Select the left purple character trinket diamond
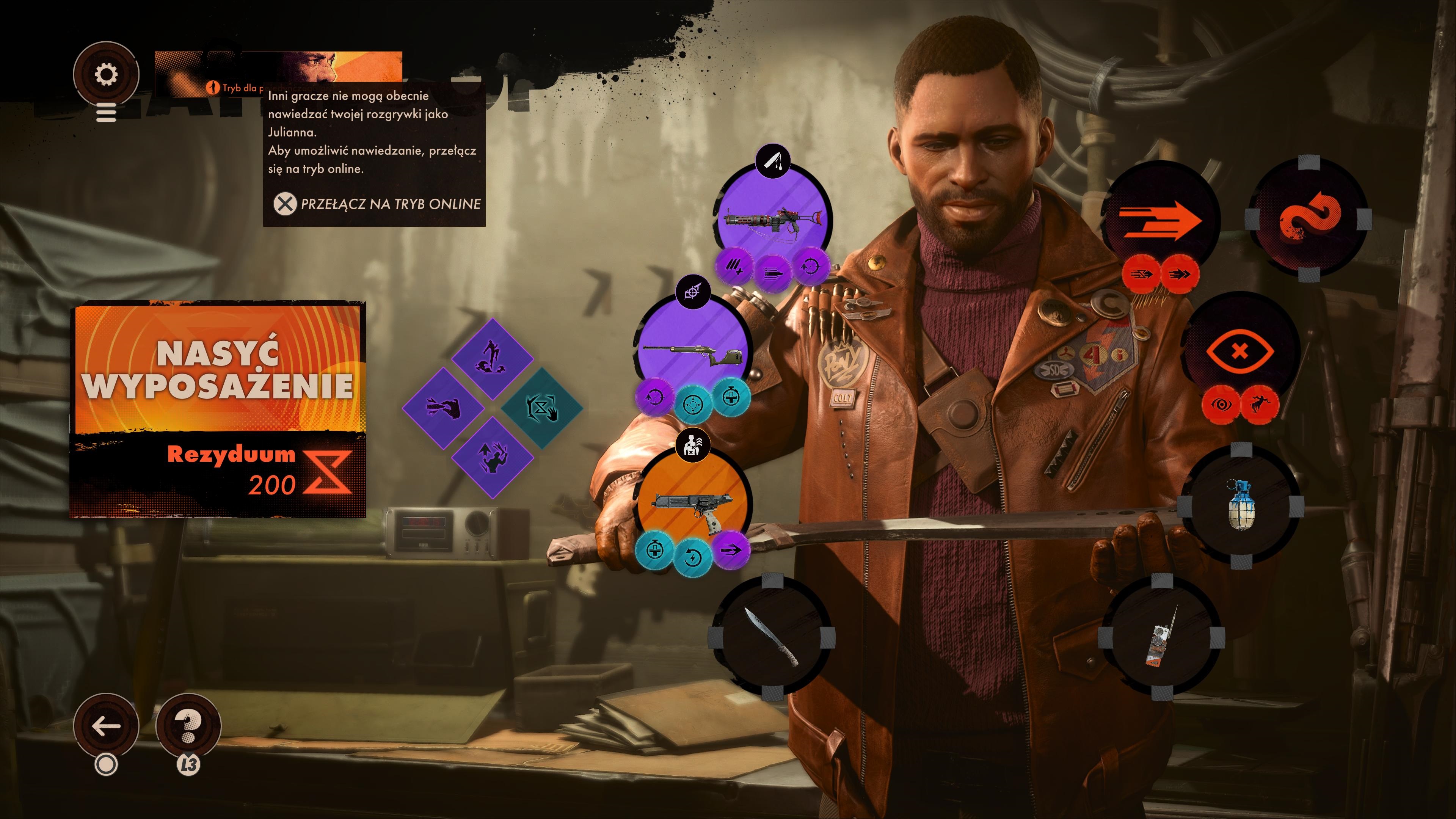1456x819 pixels. click(x=443, y=408)
